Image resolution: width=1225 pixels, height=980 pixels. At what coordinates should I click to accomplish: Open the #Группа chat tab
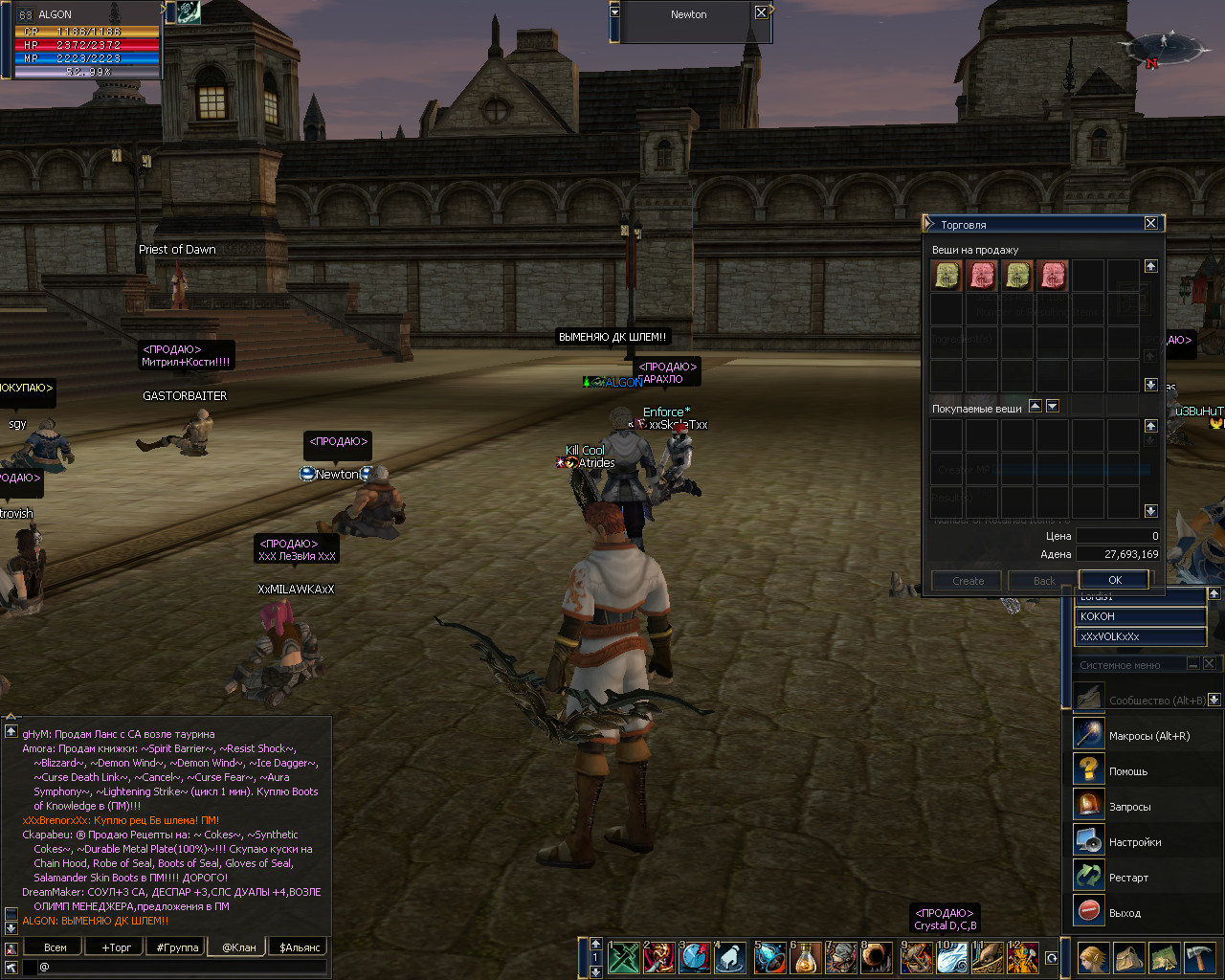click(x=177, y=947)
